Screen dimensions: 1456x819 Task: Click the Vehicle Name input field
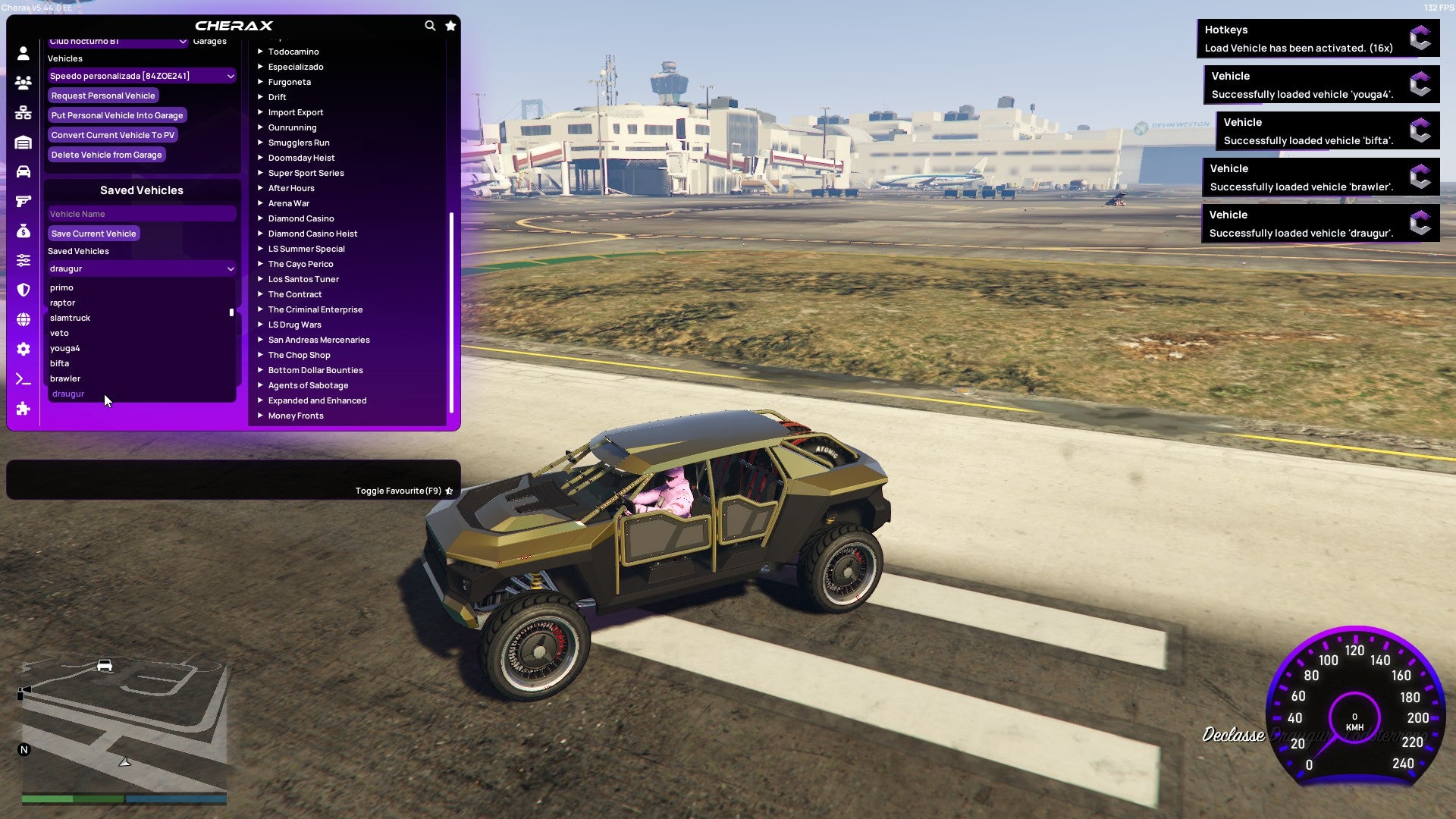[141, 214]
